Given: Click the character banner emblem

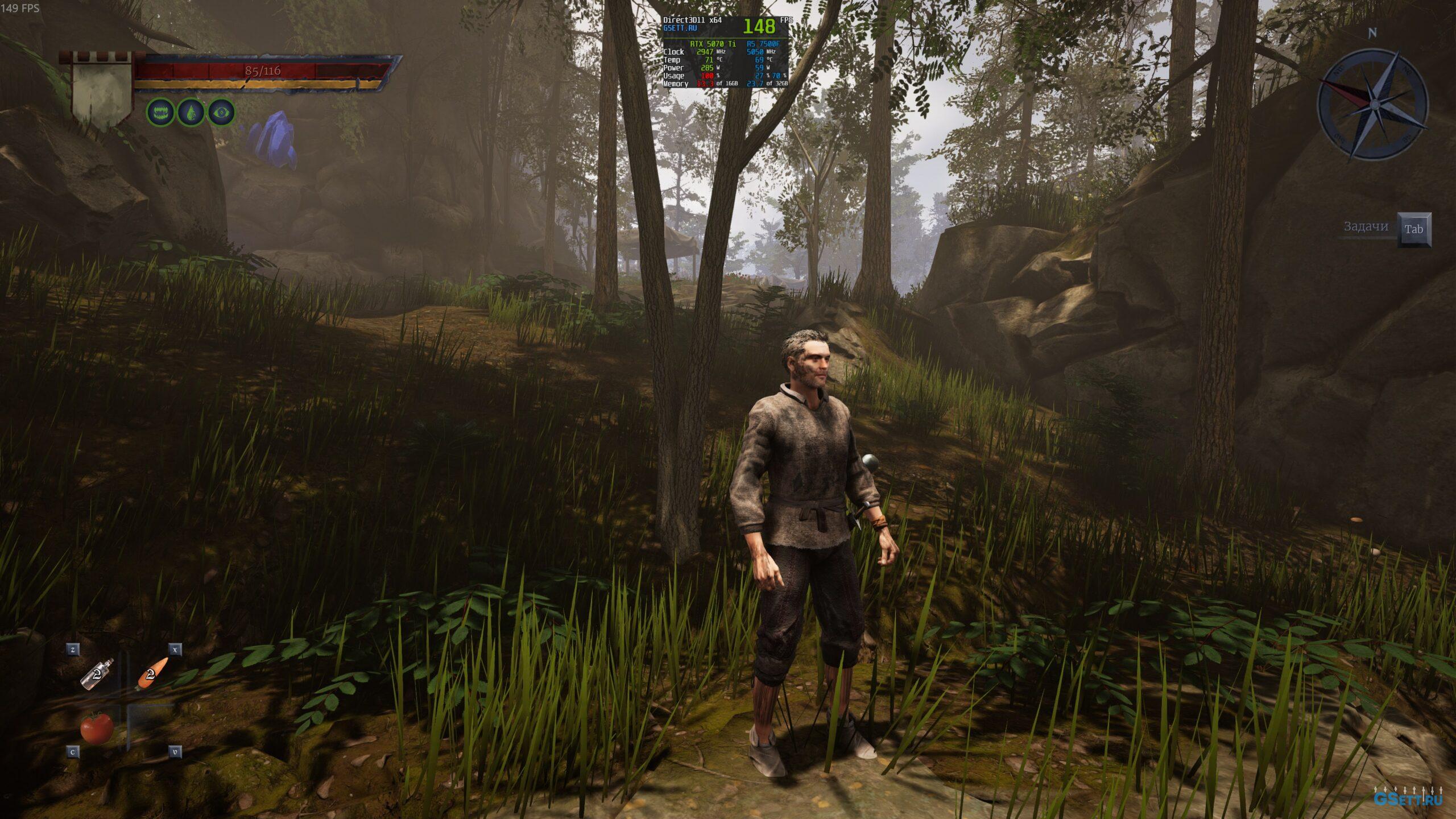Looking at the screenshot, I should pos(102,91).
